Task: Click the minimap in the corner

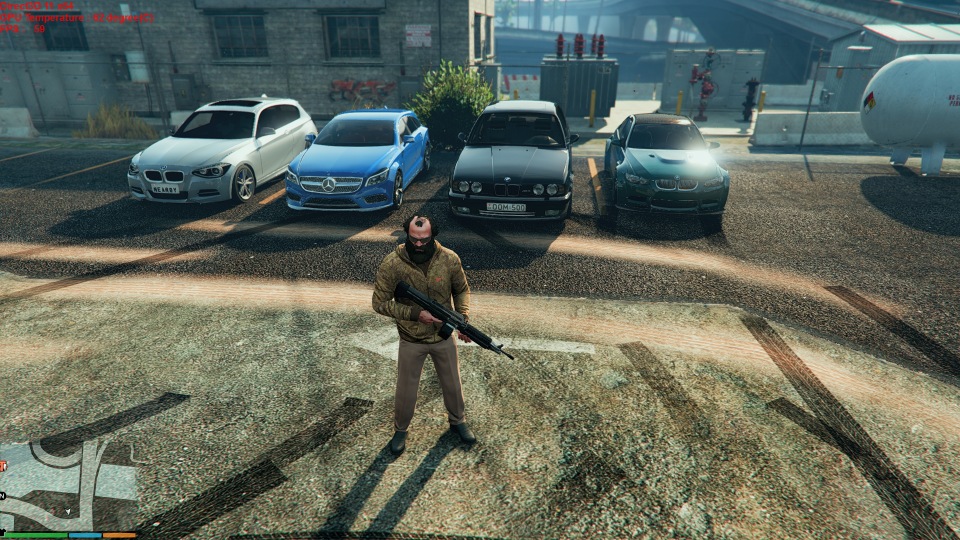Action: click(x=68, y=486)
